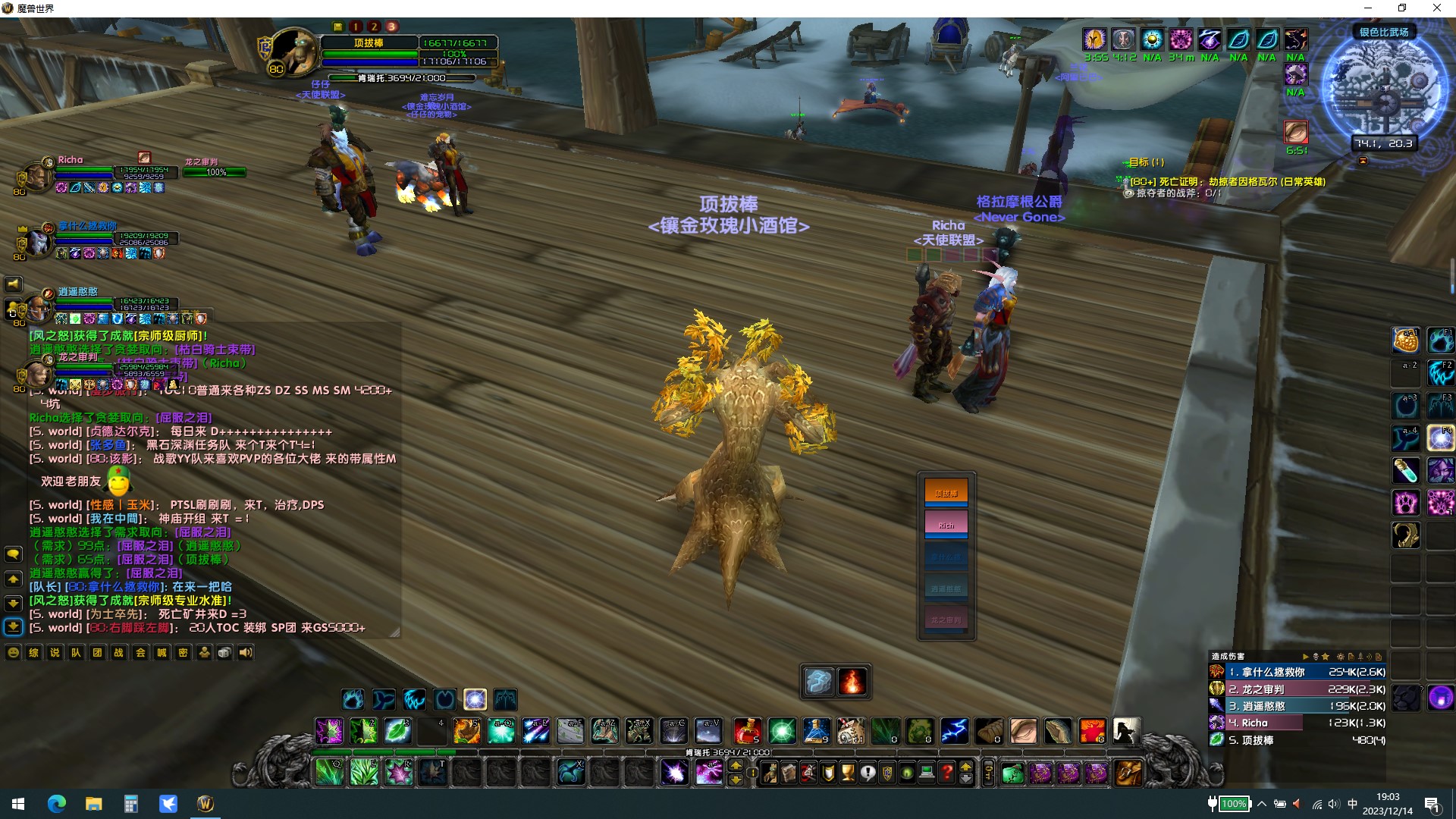
Task: Use the red potion hotbar item
Action: [x=747, y=731]
